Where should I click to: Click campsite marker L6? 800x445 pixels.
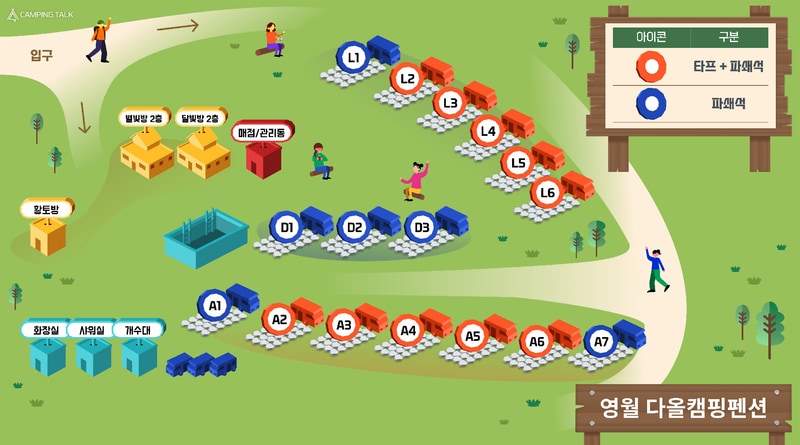[x=547, y=192]
